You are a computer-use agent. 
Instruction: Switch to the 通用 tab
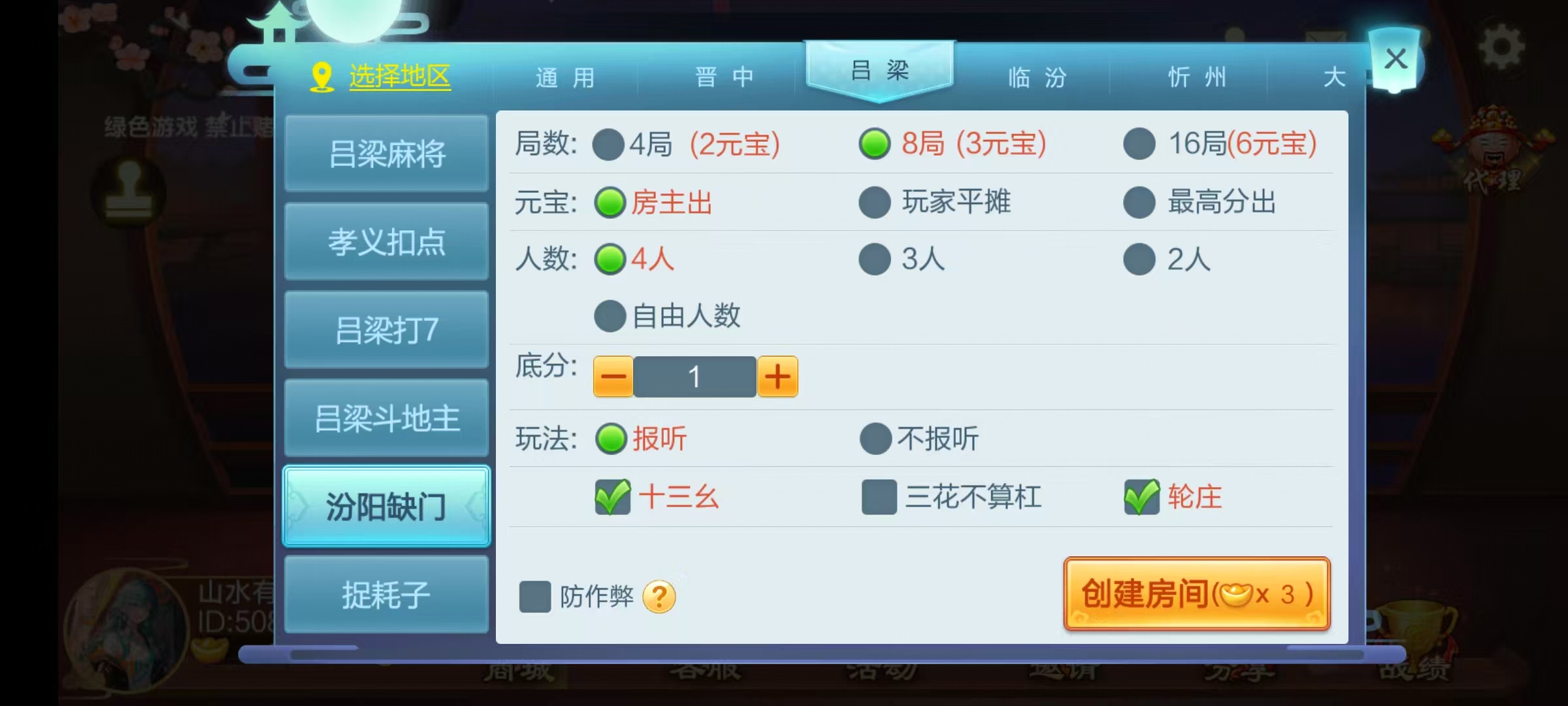(566, 77)
